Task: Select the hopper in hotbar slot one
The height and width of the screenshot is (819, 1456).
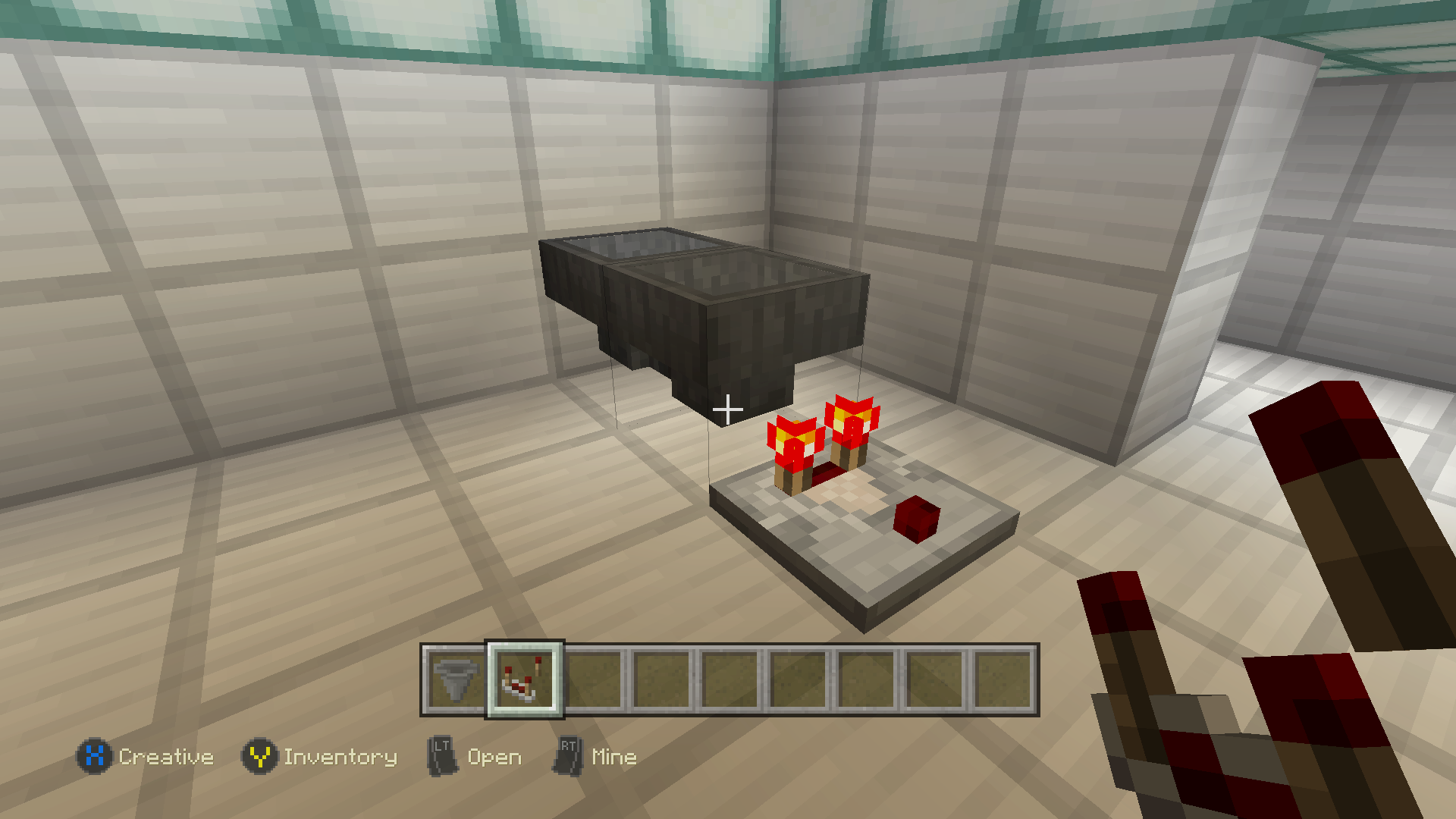Action: 453,680
